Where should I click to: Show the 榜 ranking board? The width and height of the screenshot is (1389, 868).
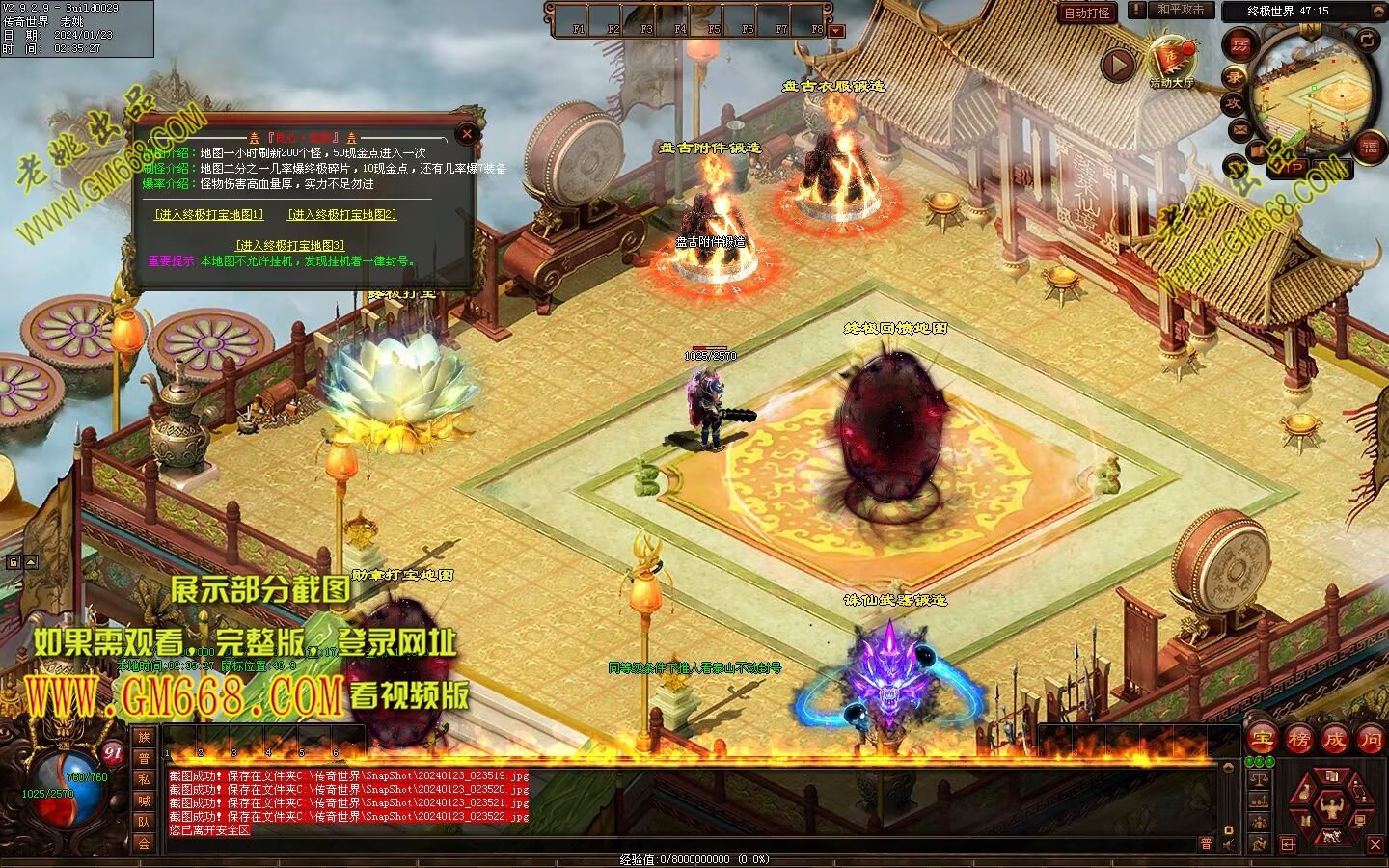tap(1298, 740)
